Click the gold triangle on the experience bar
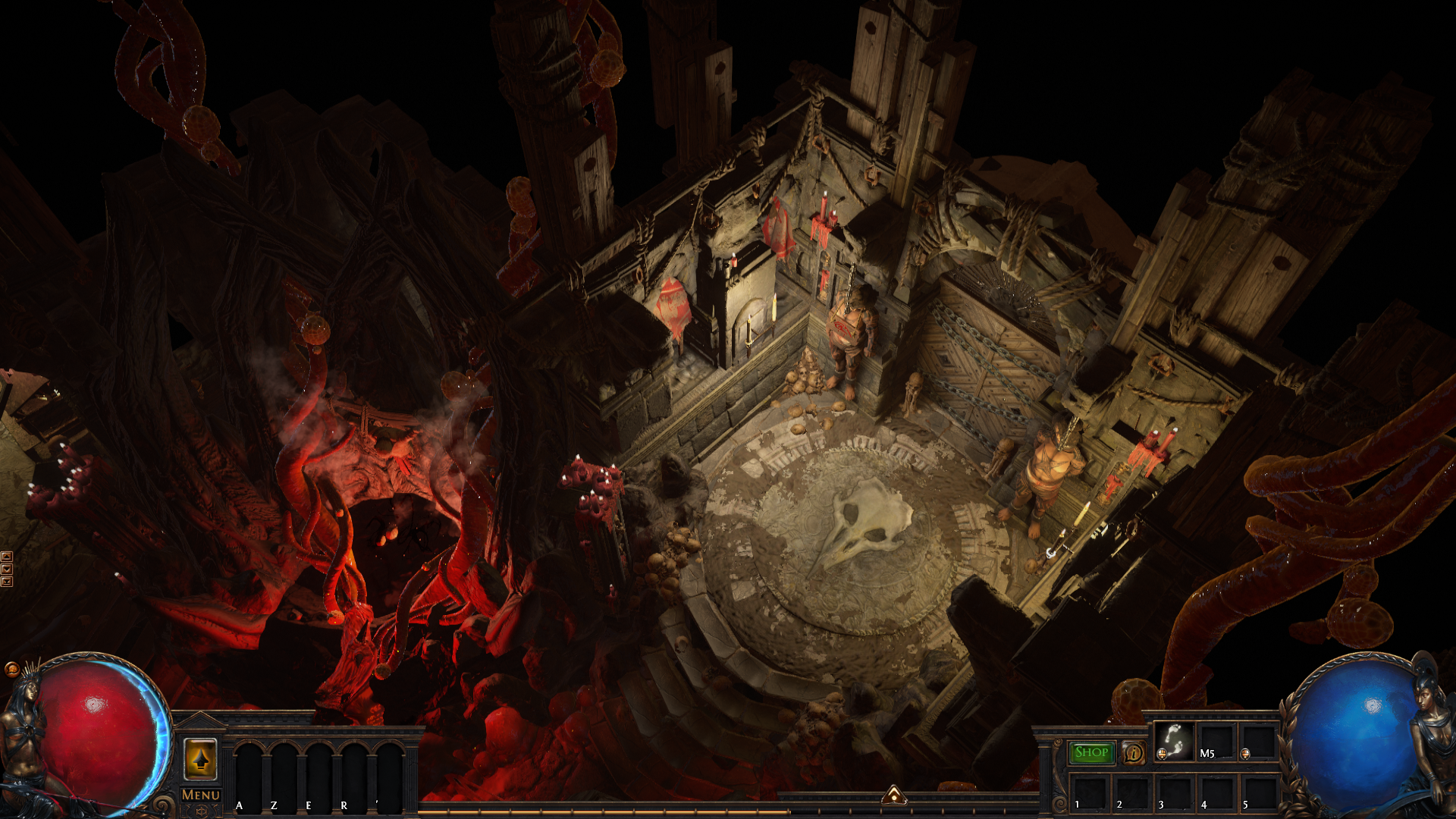 [x=894, y=795]
